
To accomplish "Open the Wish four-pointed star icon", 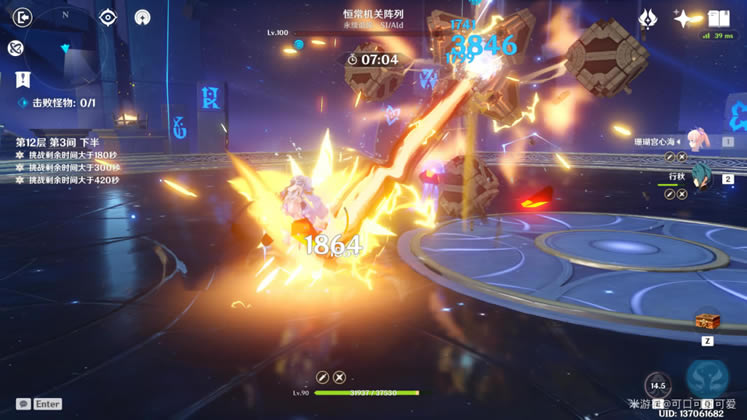I will [x=684, y=18].
